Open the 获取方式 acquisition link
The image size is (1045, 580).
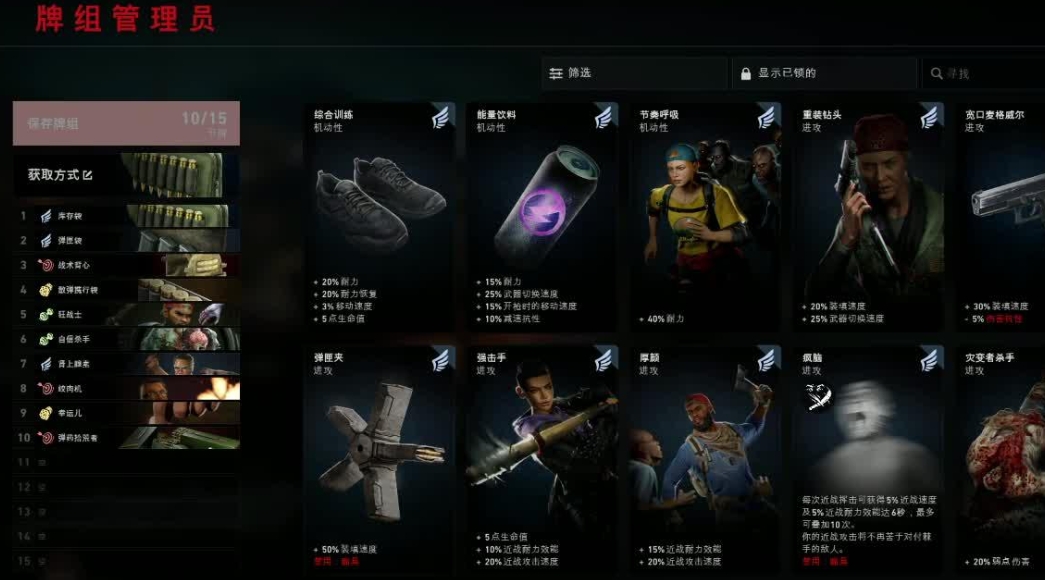60,175
